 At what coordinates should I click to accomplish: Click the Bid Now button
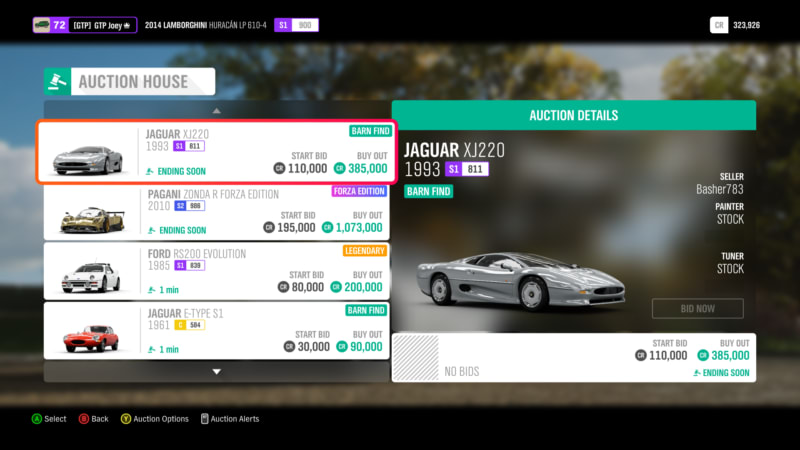pyautogui.click(x=697, y=308)
